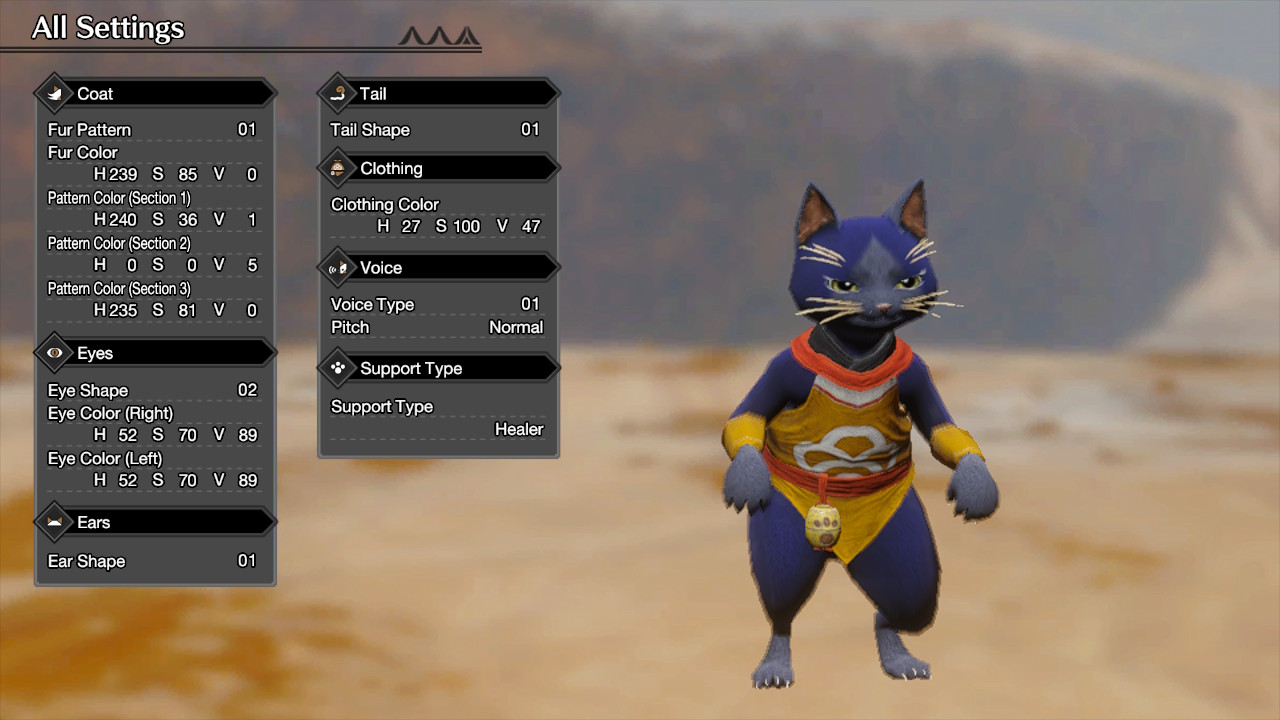
Task: Select the Voice Type setting
Action: [x=435, y=305]
